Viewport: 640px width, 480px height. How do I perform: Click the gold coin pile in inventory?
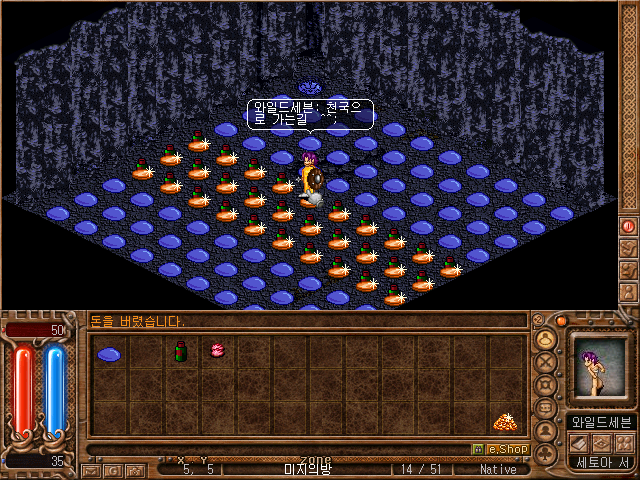504,422
